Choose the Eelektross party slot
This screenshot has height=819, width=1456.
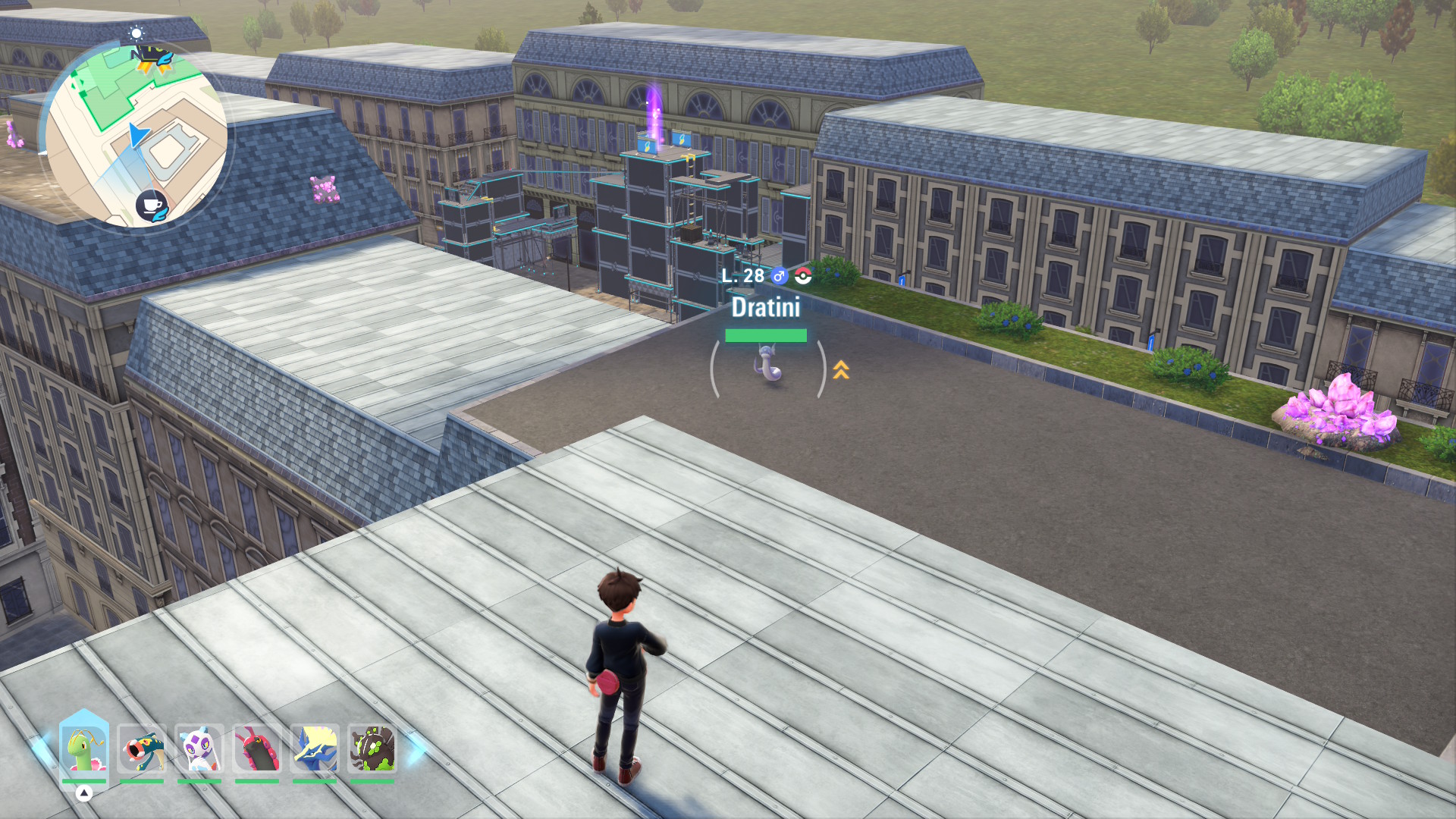[142, 749]
